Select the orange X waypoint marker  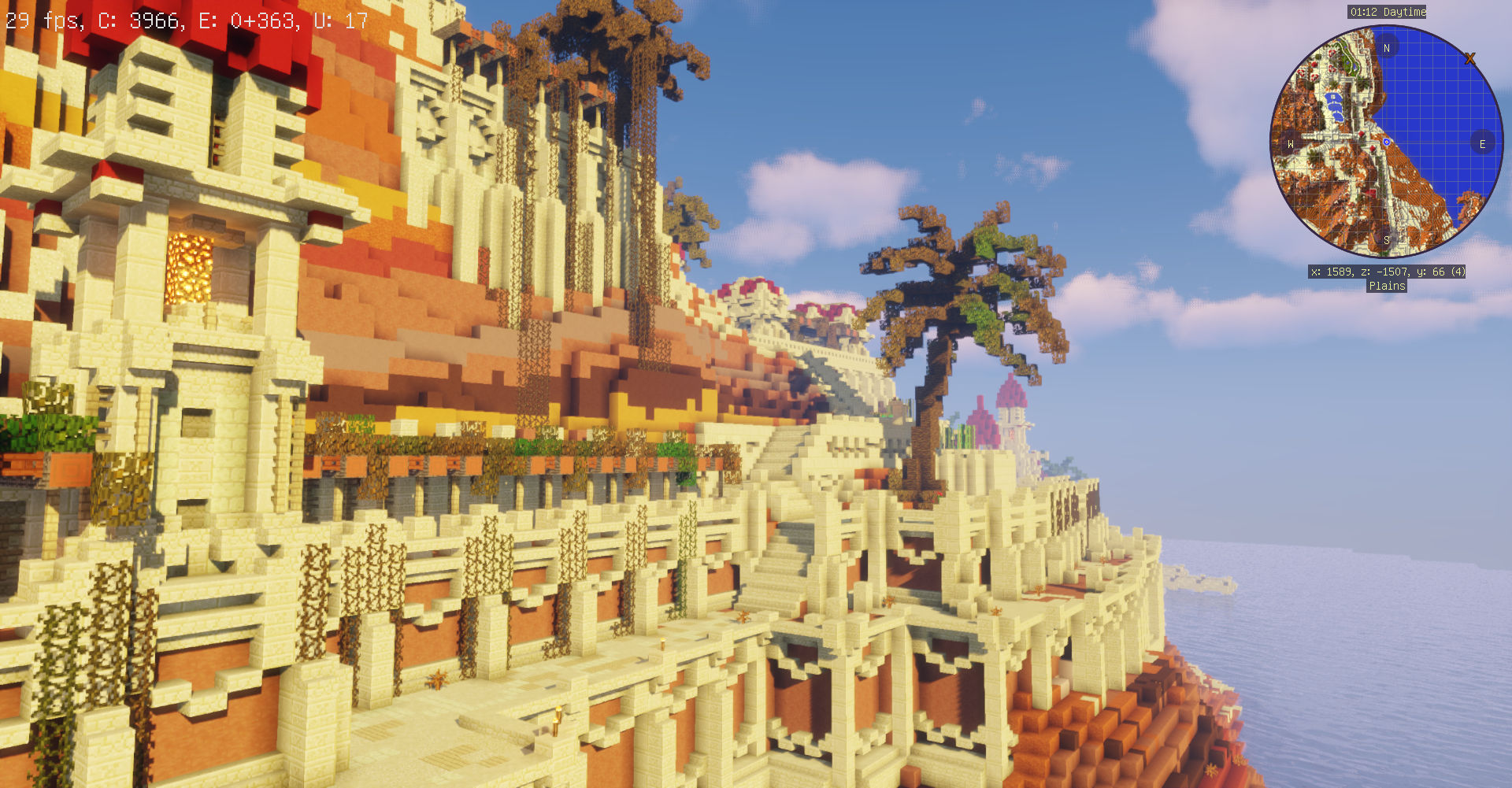[1469, 59]
